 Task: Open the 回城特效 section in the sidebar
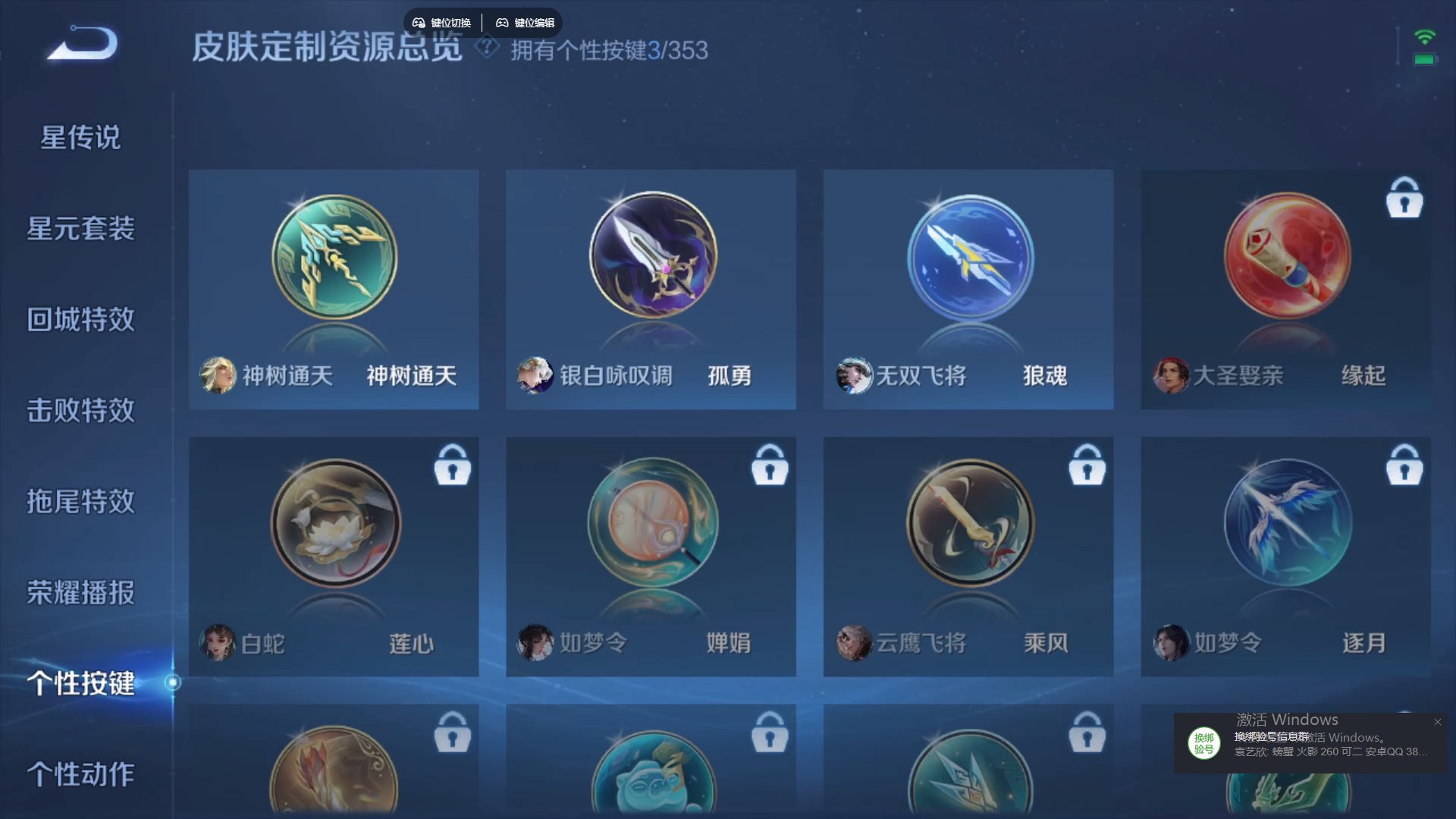(x=82, y=320)
